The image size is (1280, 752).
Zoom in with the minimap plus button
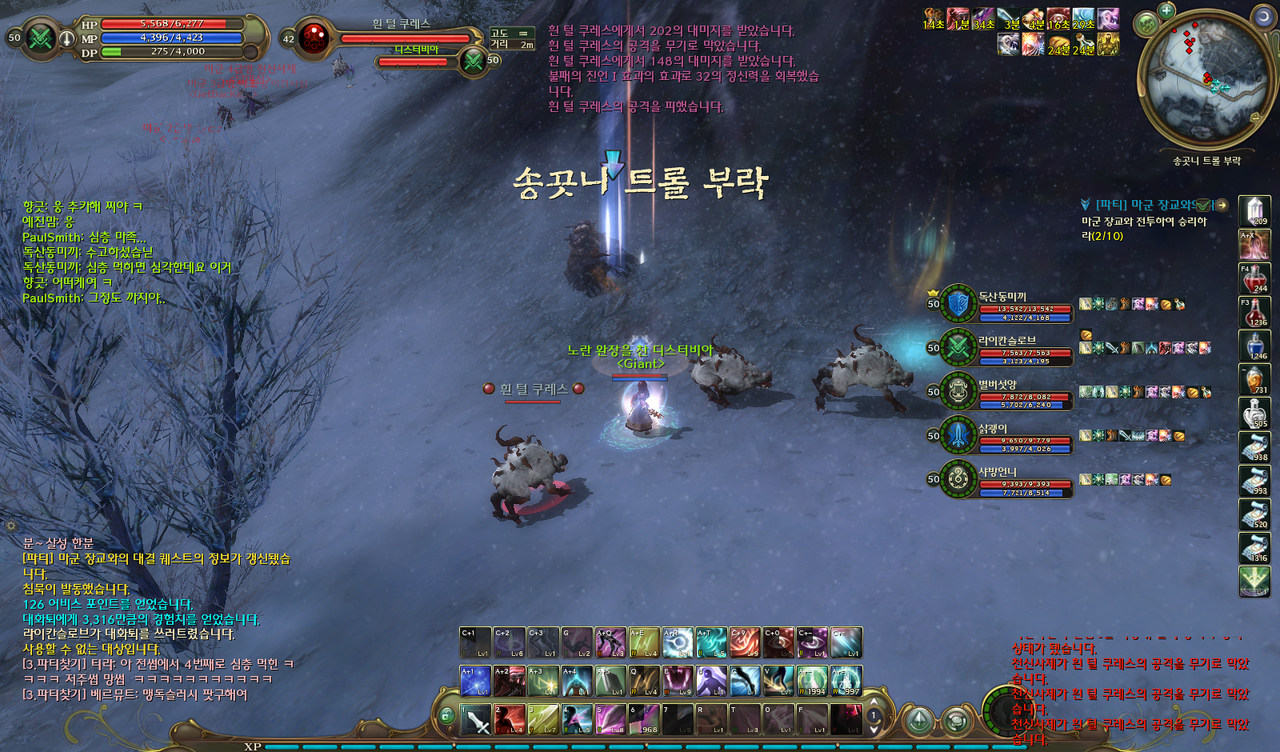[1168, 11]
